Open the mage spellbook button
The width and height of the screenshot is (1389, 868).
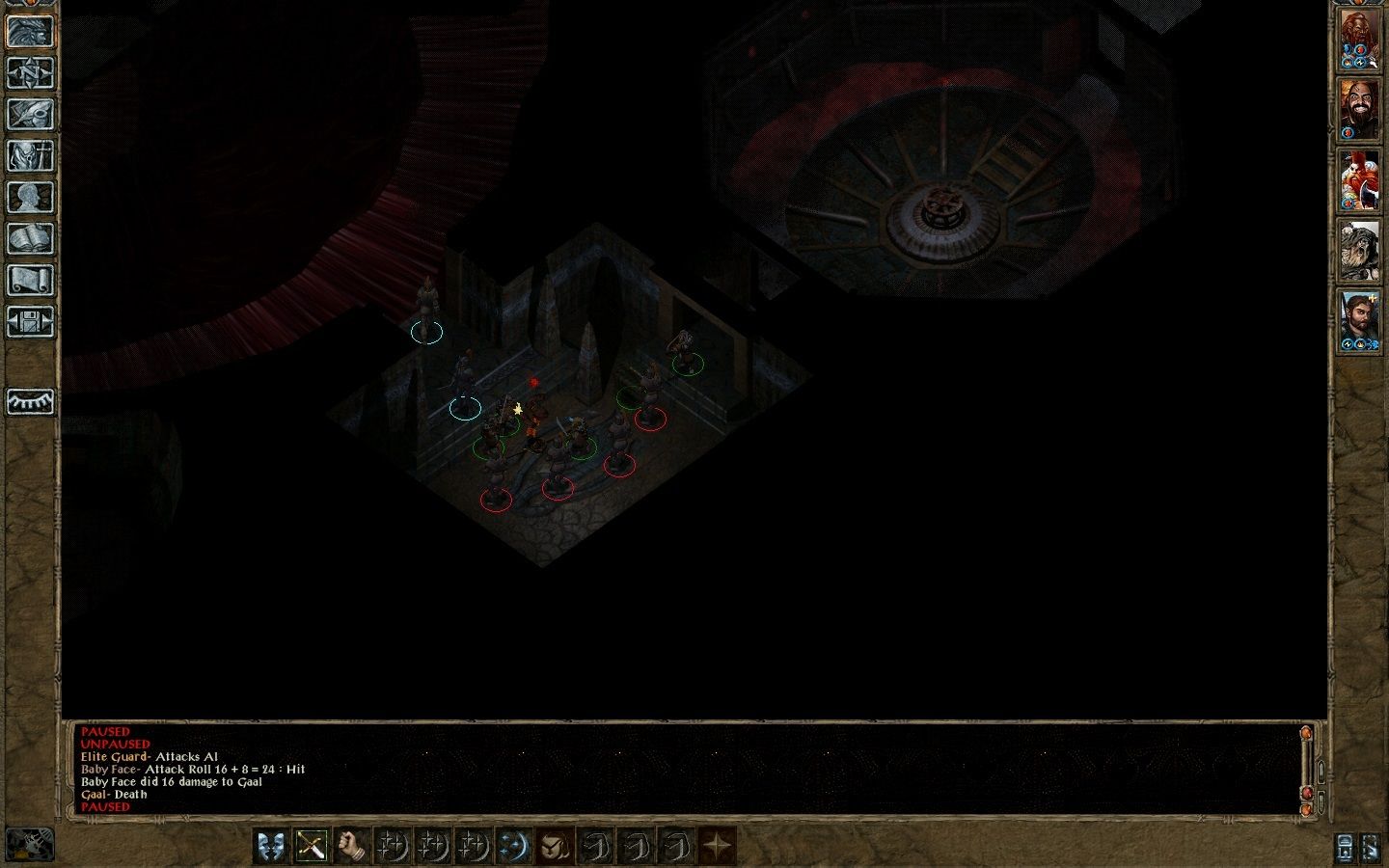coord(30,238)
